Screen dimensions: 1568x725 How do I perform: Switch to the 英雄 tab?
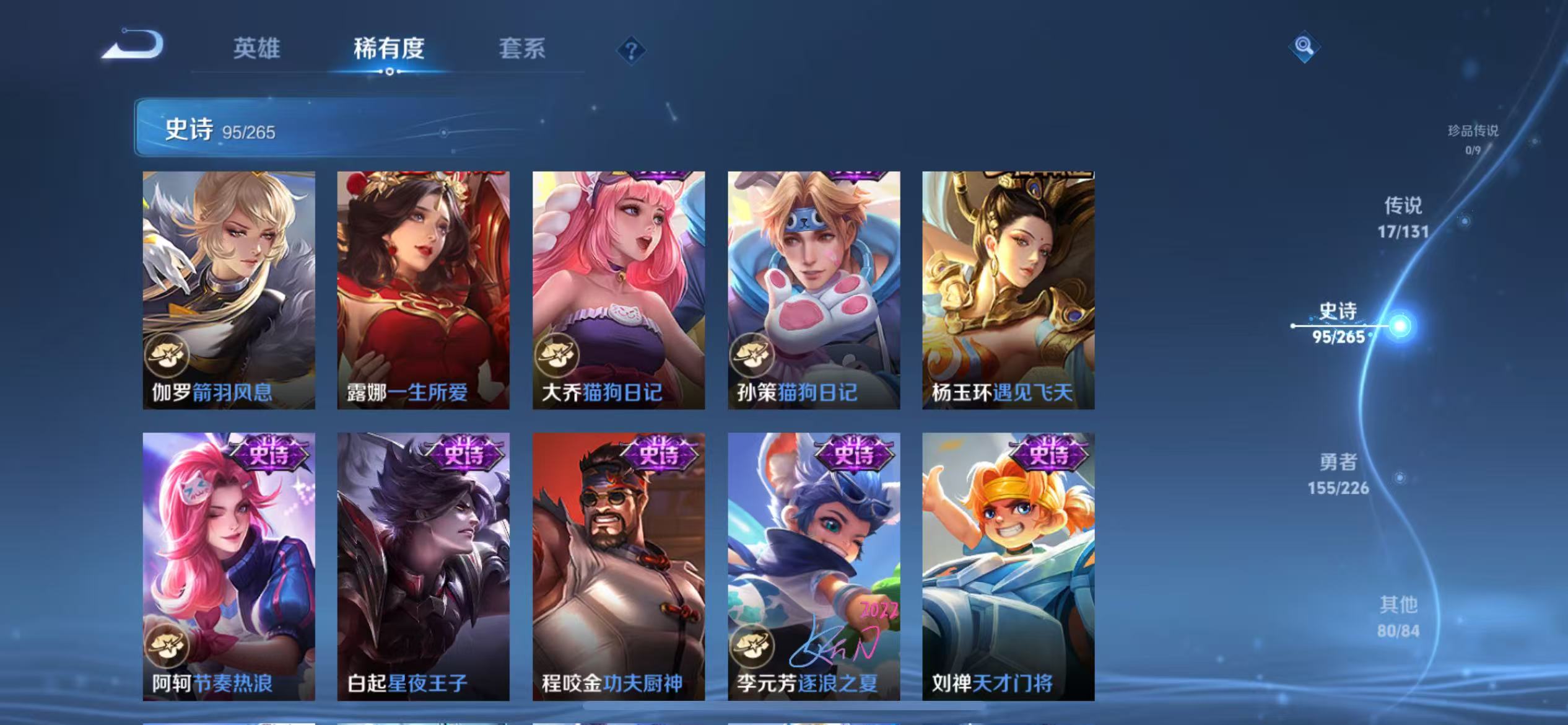coord(256,50)
